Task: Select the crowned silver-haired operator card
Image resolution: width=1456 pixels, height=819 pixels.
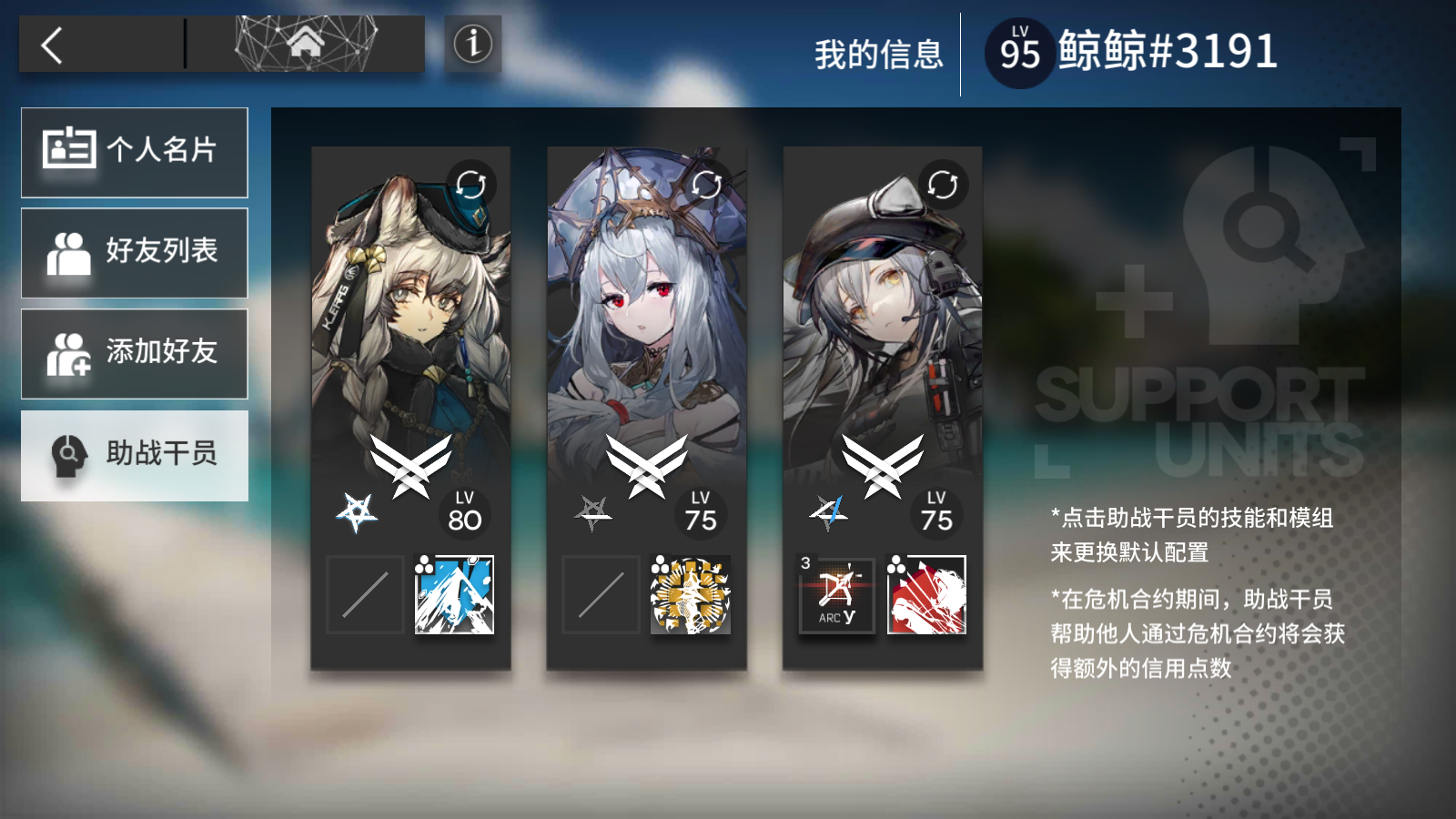Action: [646, 328]
